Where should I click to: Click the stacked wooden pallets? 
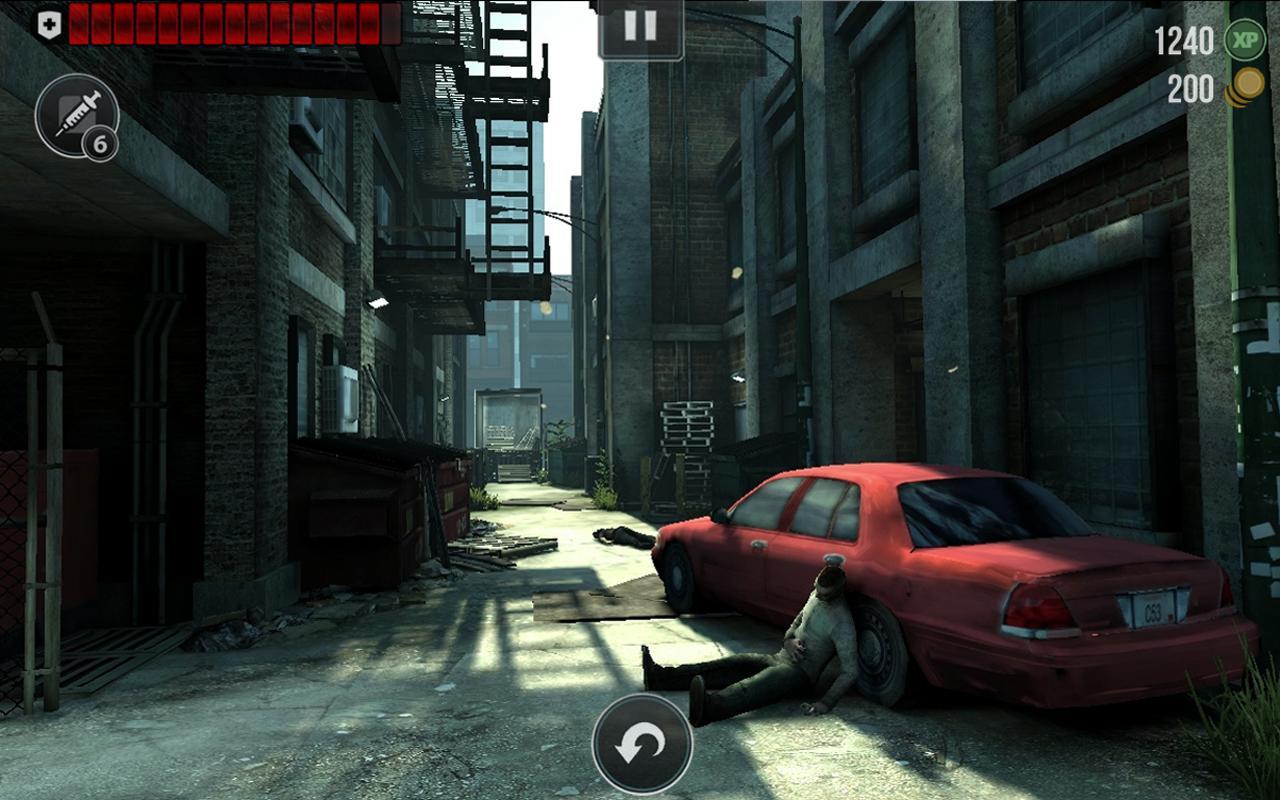coord(686,425)
